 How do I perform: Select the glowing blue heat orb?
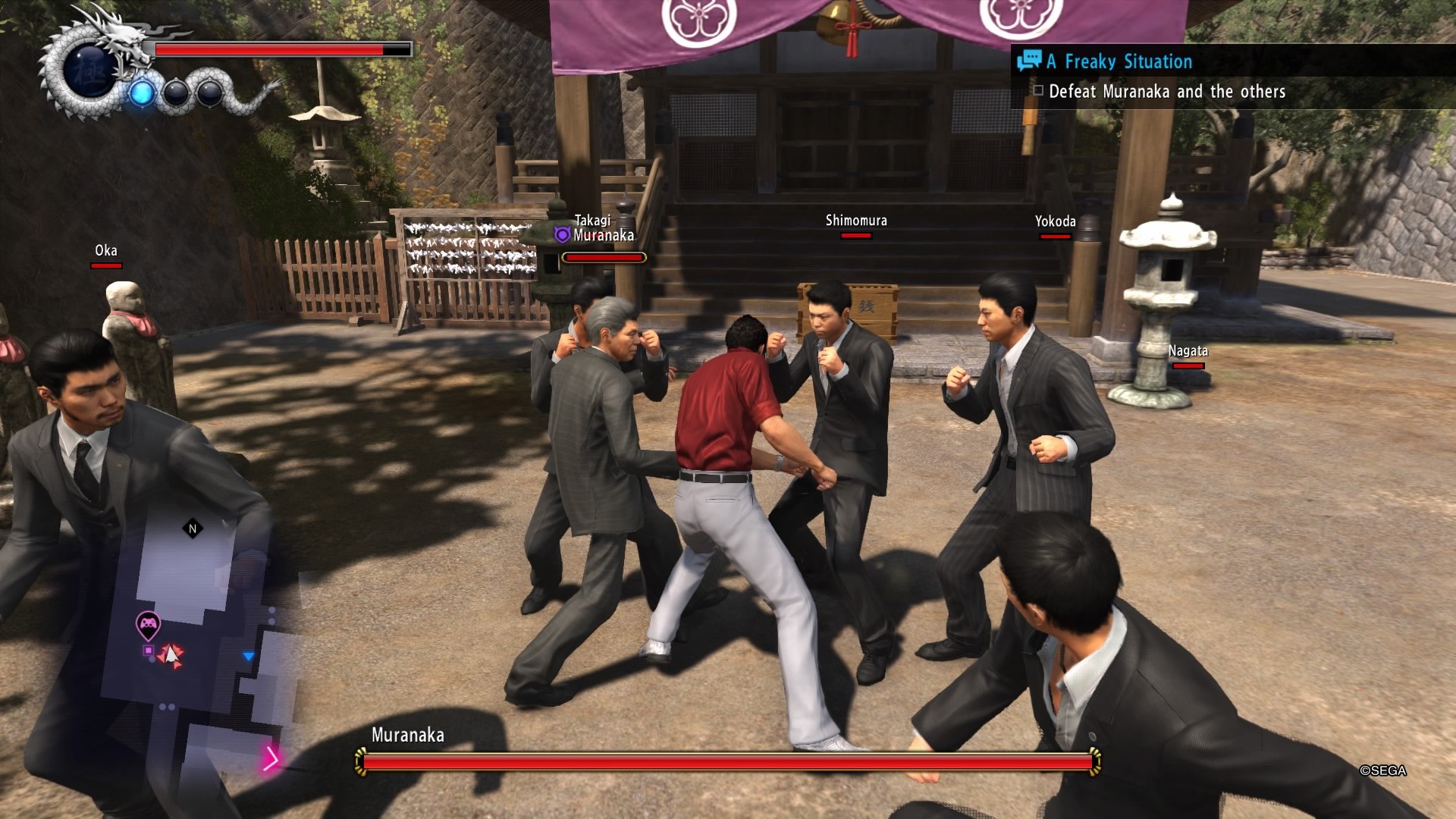click(x=141, y=93)
